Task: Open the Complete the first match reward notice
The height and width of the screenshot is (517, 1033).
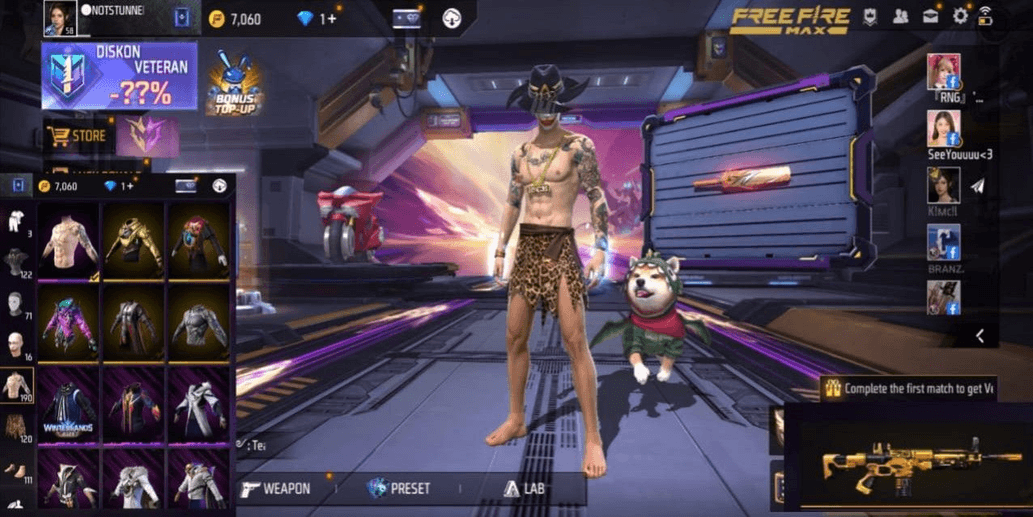Action: coord(908,388)
